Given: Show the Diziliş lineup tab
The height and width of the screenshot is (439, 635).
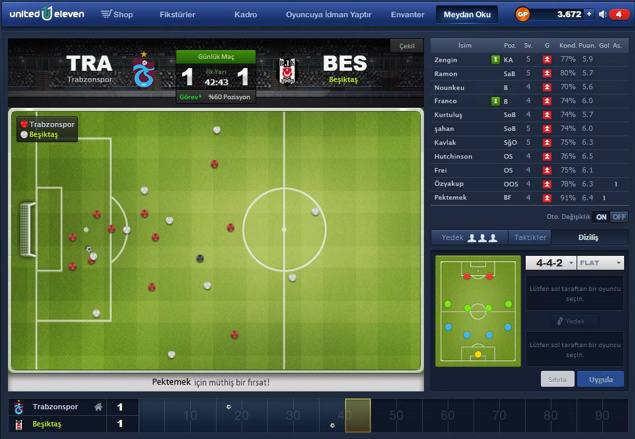Looking at the screenshot, I should 588,237.
